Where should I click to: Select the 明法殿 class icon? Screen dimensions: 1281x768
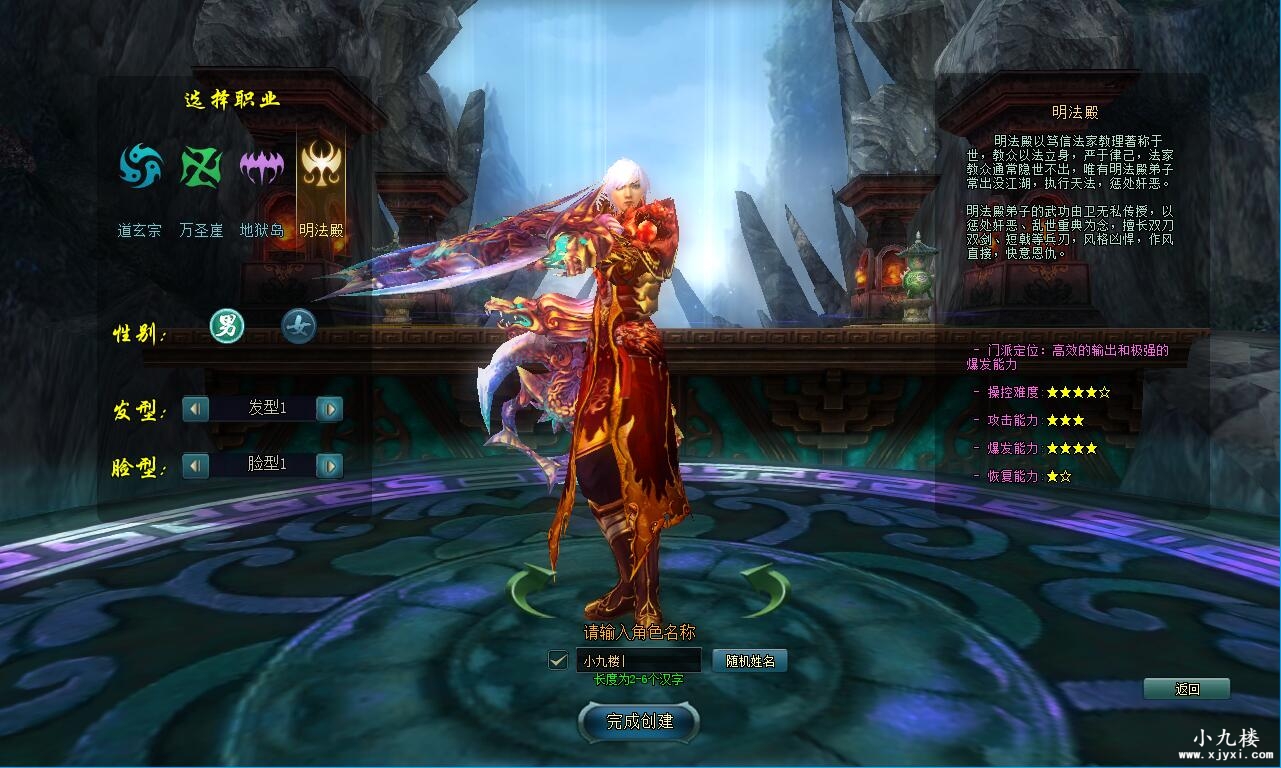pos(321,166)
